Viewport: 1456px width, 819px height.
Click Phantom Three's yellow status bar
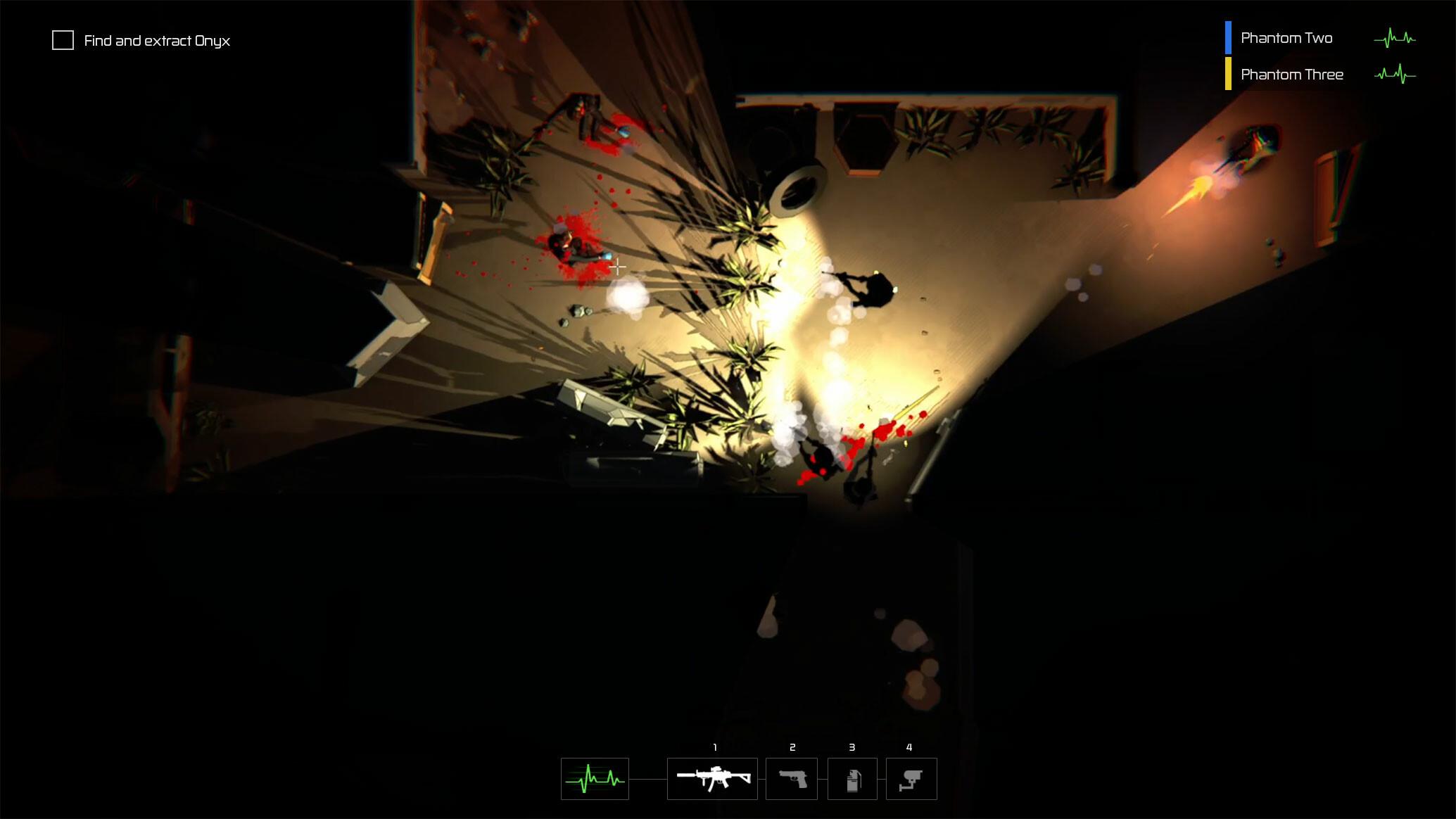(x=1228, y=74)
